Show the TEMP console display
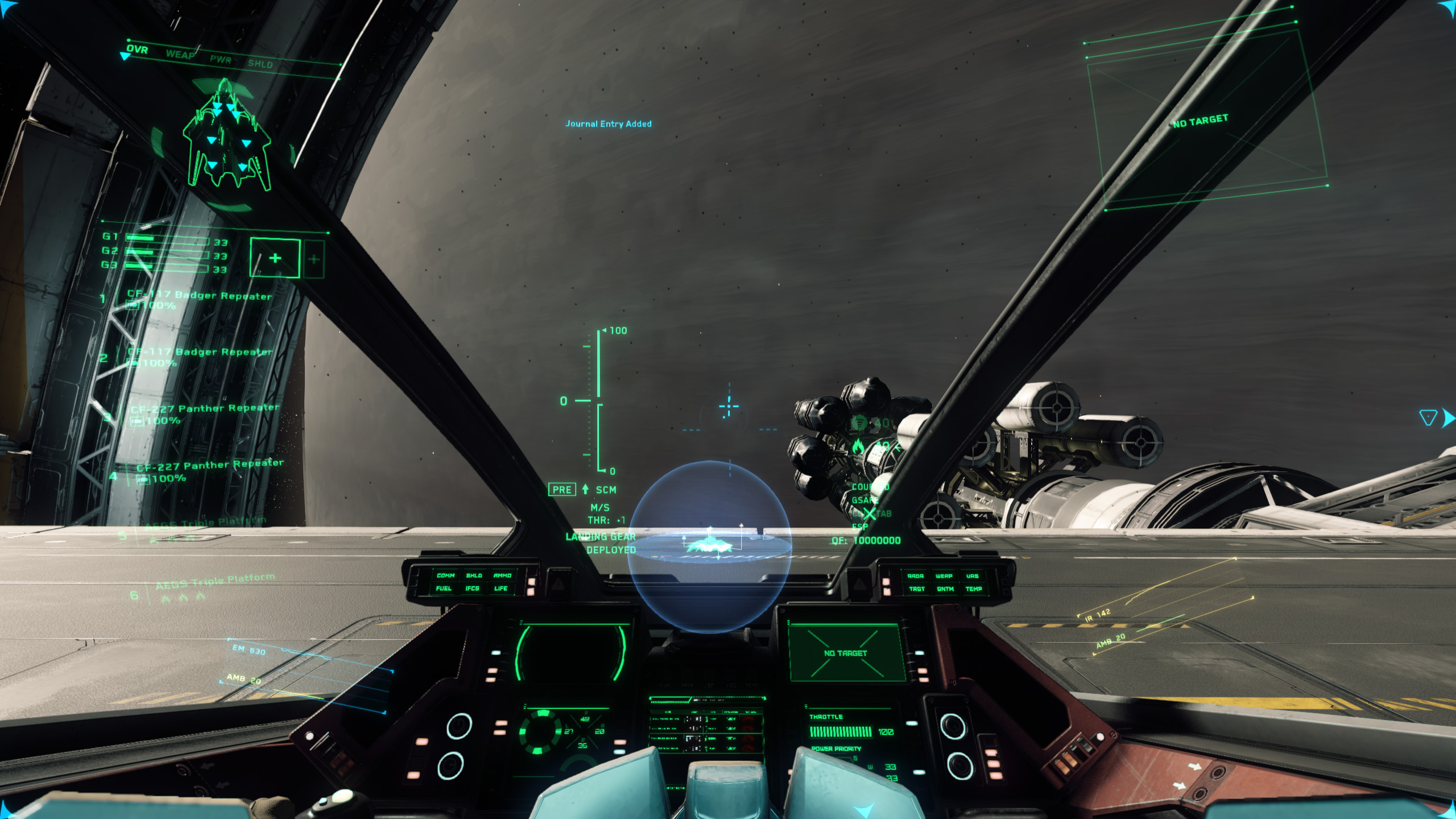1456x819 pixels. [x=973, y=589]
